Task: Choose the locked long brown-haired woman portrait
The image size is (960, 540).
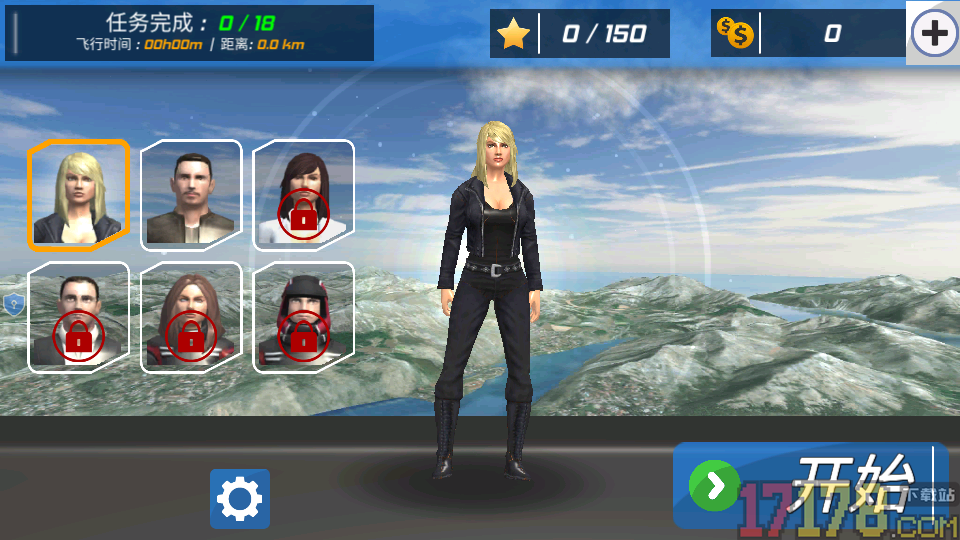Action: 191,317
